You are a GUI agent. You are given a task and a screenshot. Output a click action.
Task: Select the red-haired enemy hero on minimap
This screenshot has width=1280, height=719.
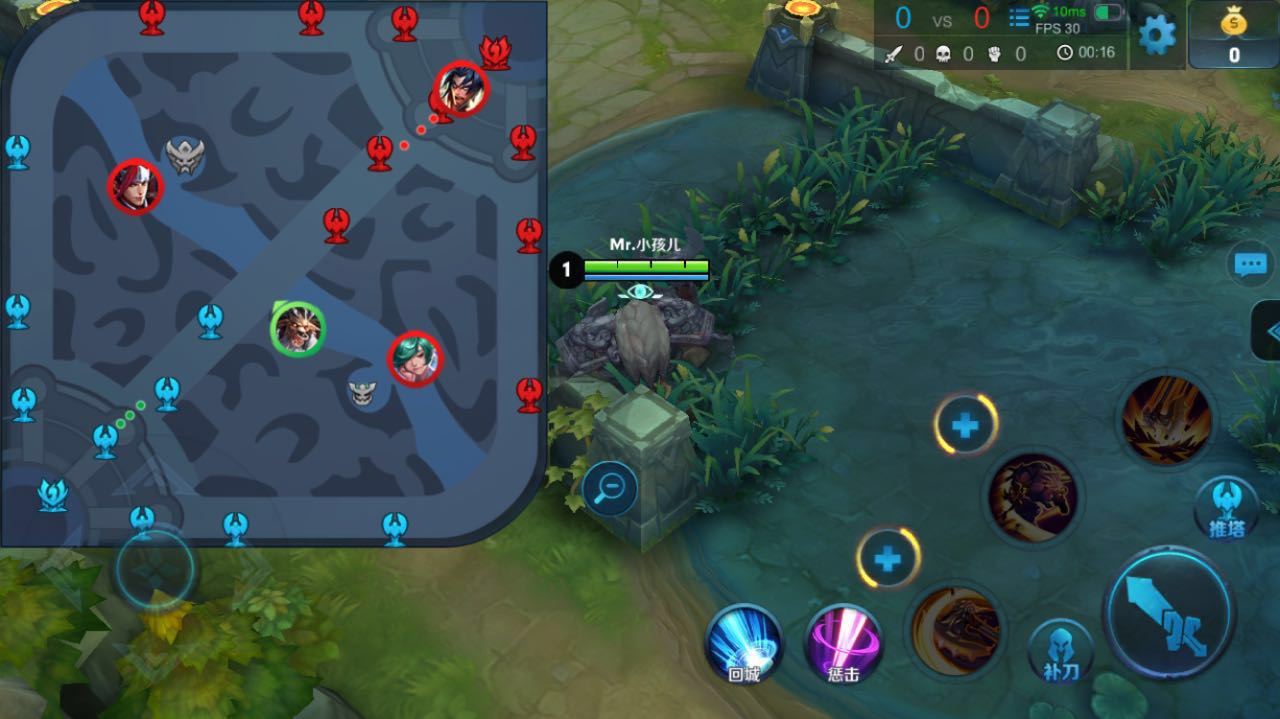135,187
